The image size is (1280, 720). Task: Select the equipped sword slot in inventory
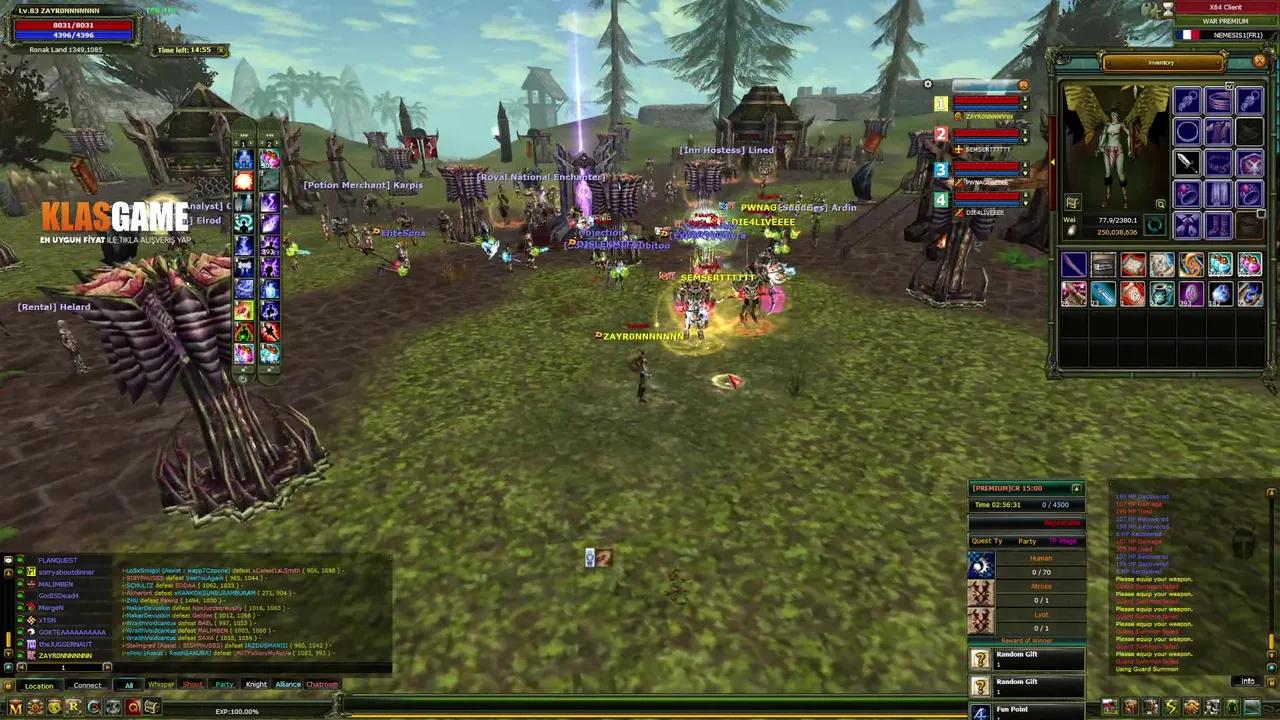1186,162
